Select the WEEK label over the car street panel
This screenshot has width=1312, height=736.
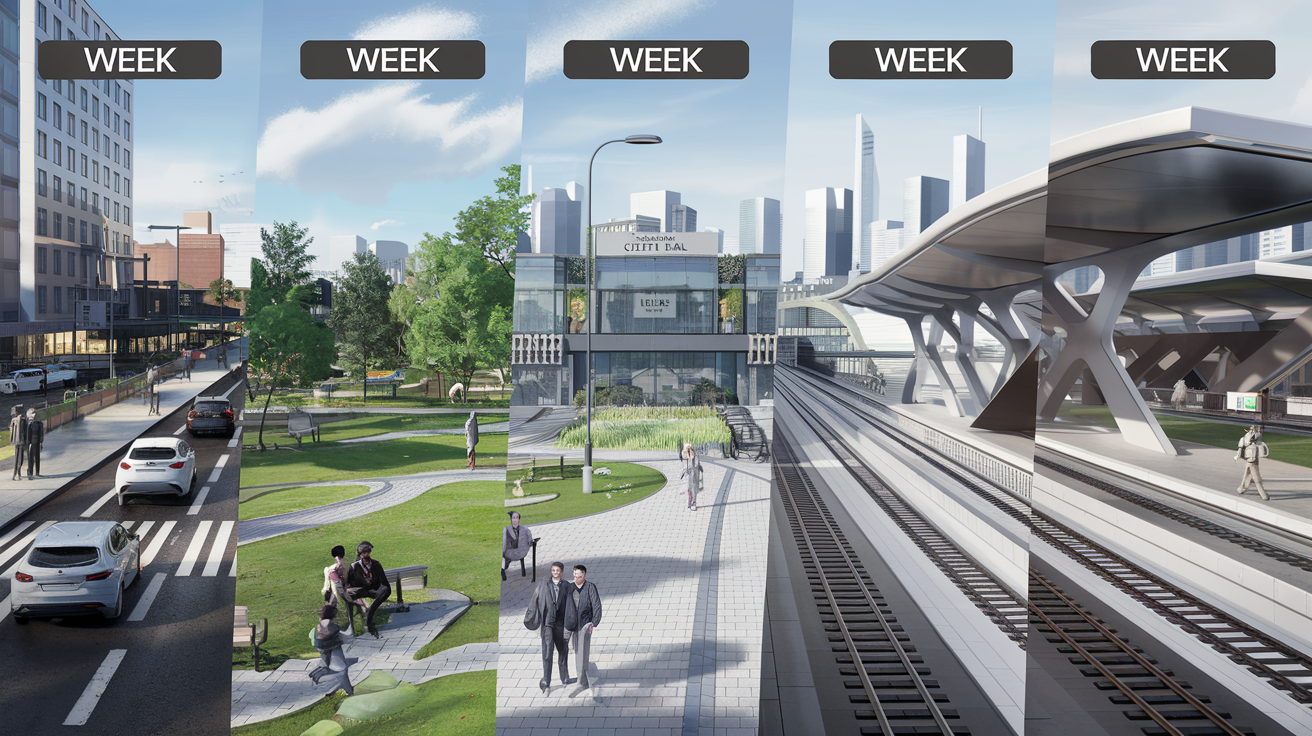click(x=129, y=60)
